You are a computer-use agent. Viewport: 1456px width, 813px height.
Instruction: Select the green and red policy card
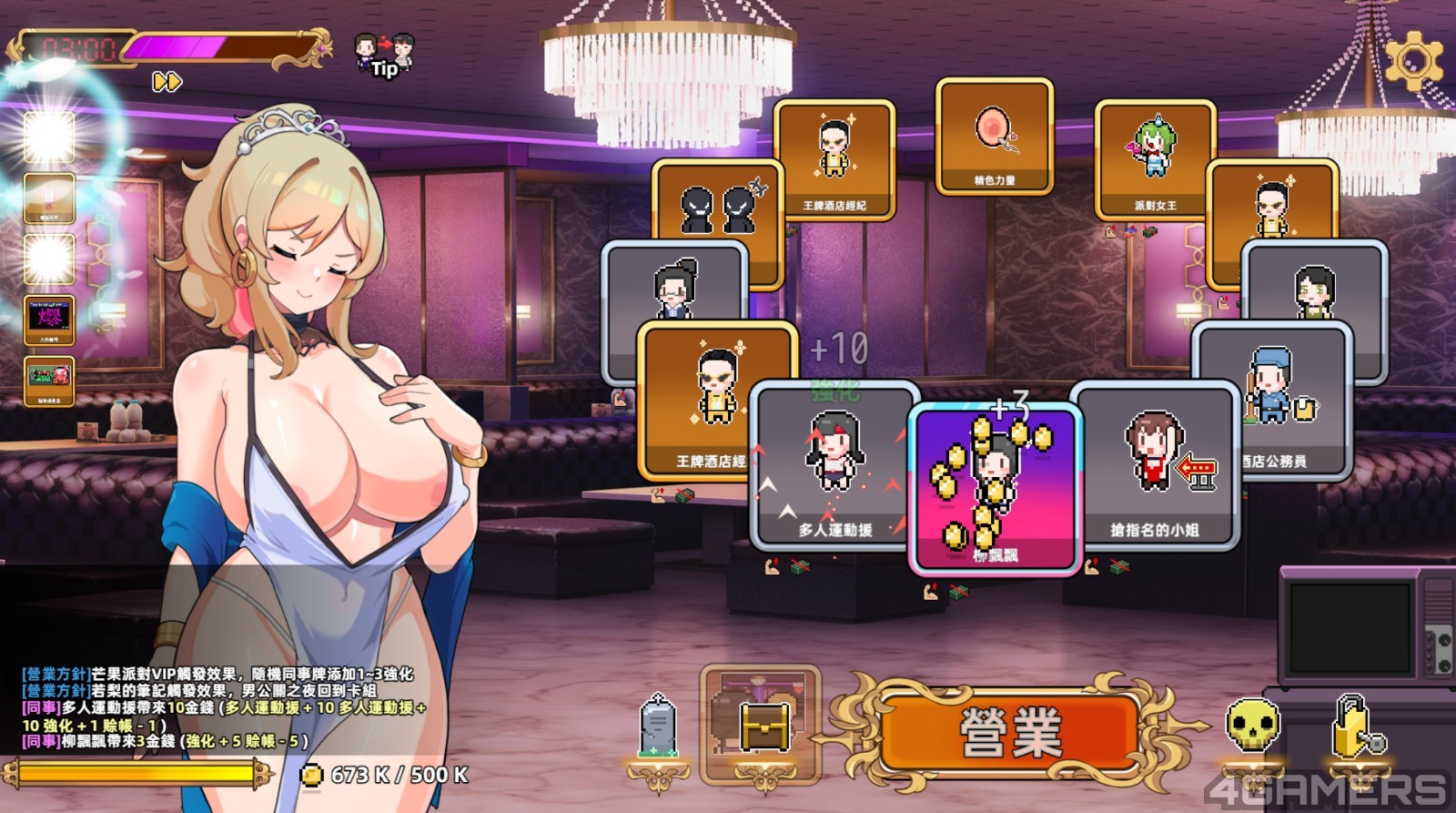[x=49, y=380]
